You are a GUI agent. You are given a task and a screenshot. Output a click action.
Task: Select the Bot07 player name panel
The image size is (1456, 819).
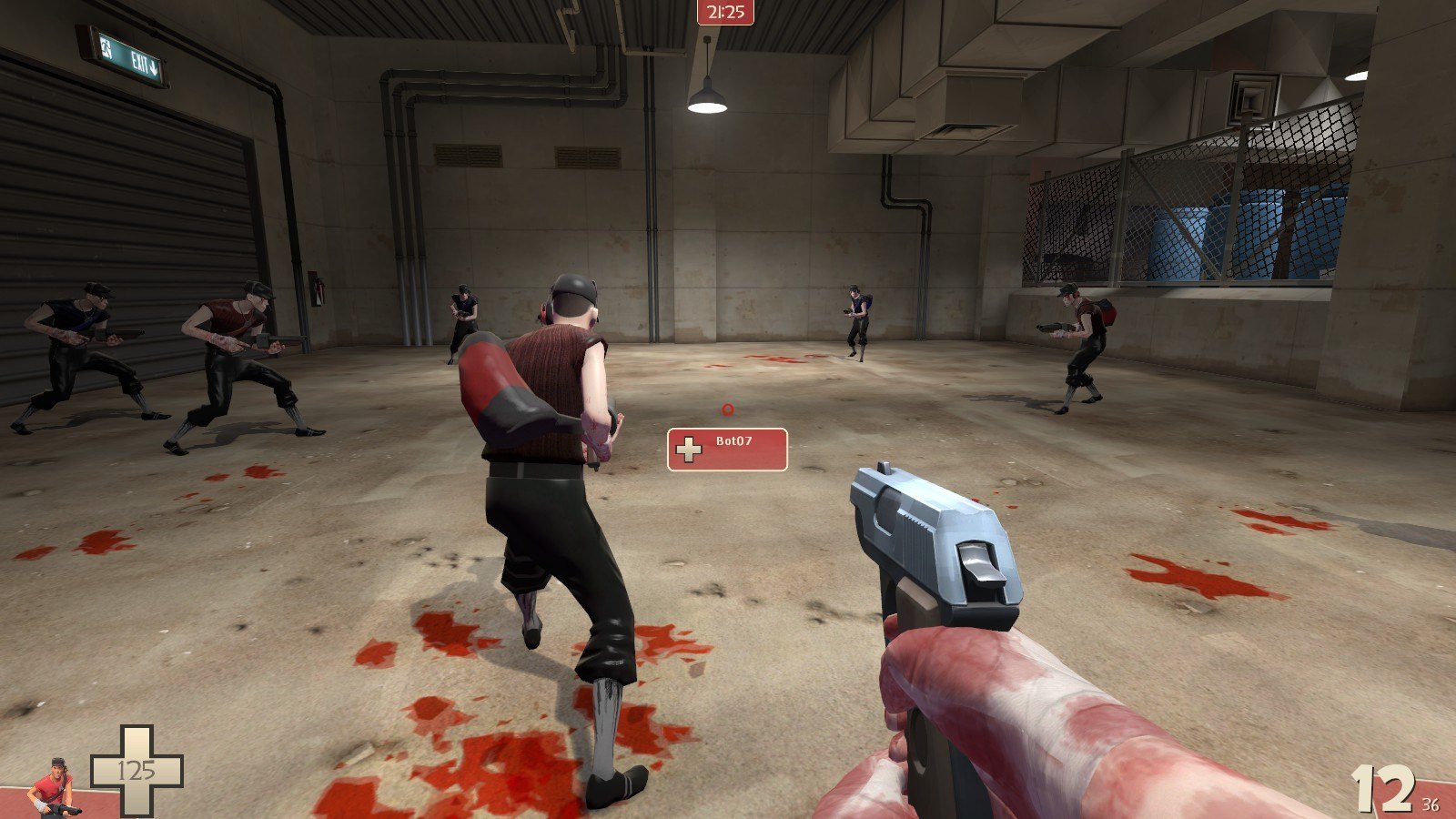tap(727, 450)
